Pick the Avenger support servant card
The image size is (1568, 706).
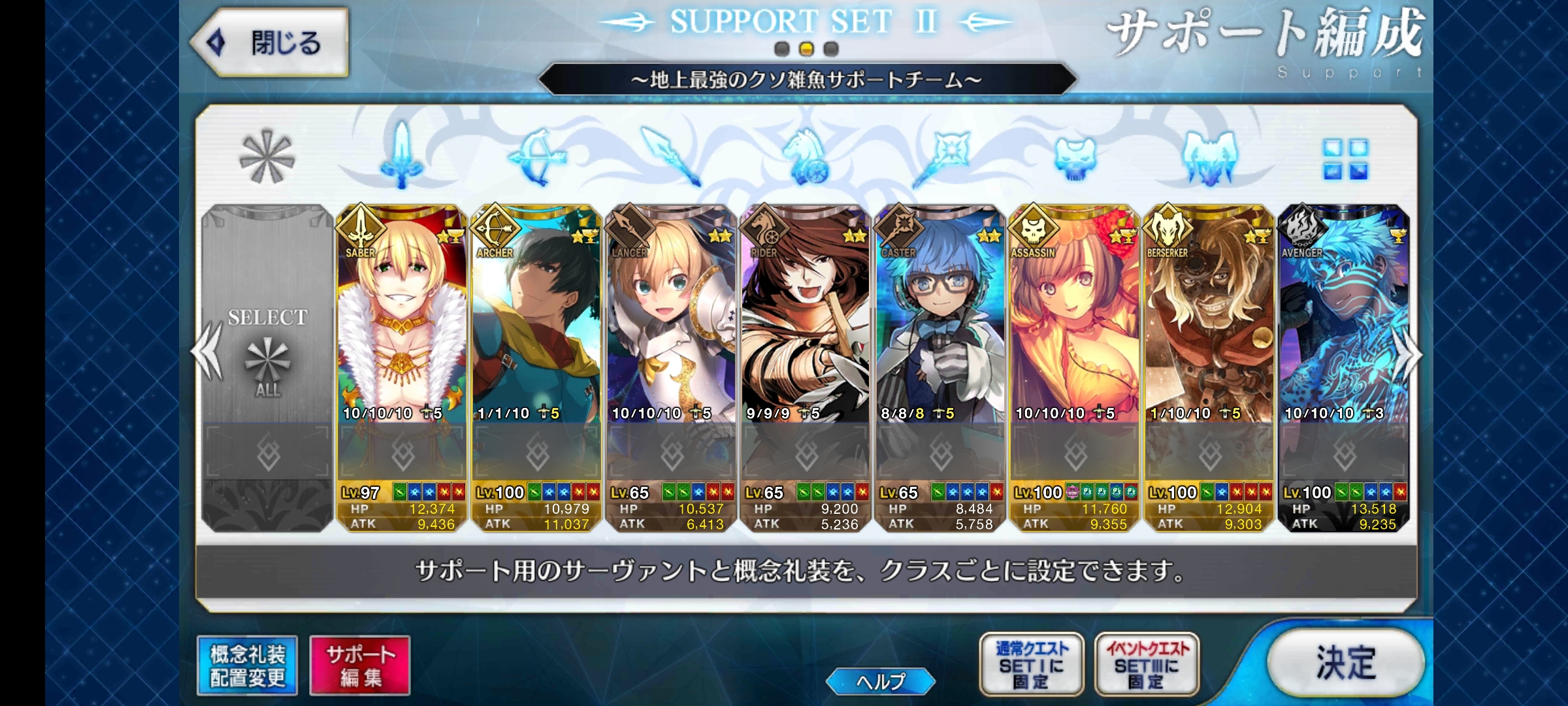pos(1344,340)
